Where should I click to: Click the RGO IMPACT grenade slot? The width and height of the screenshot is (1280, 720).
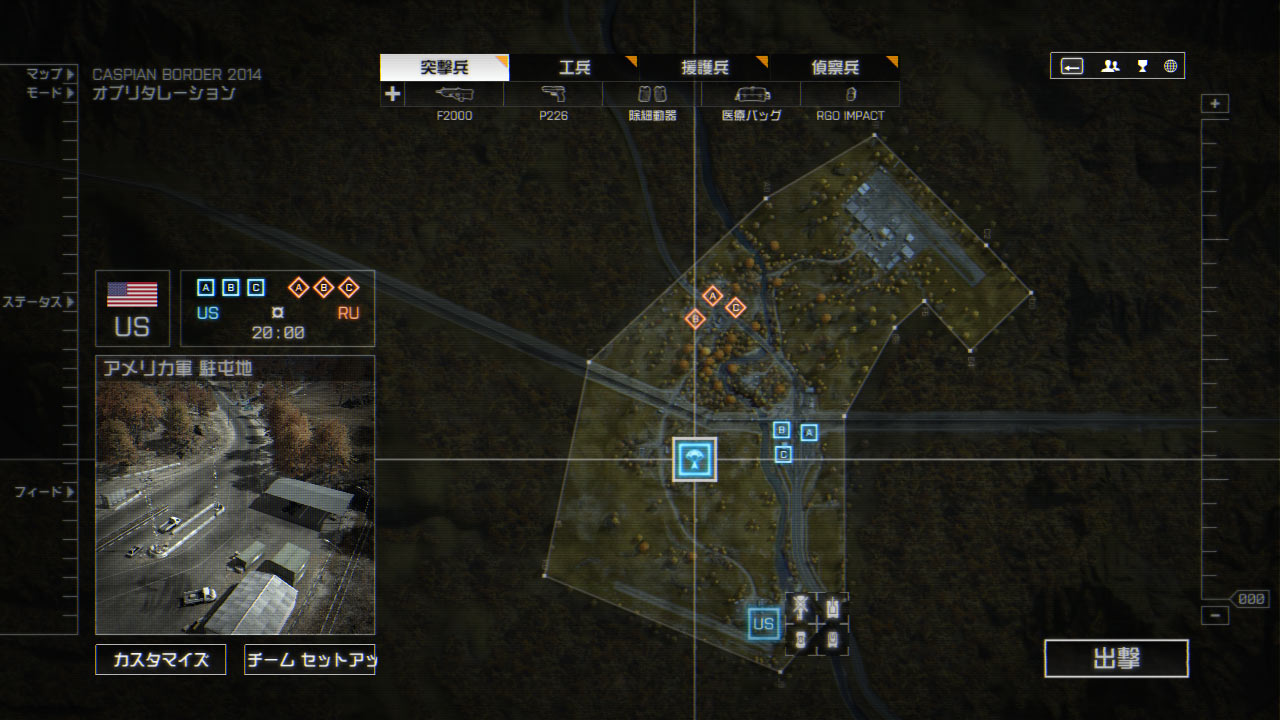(850, 94)
